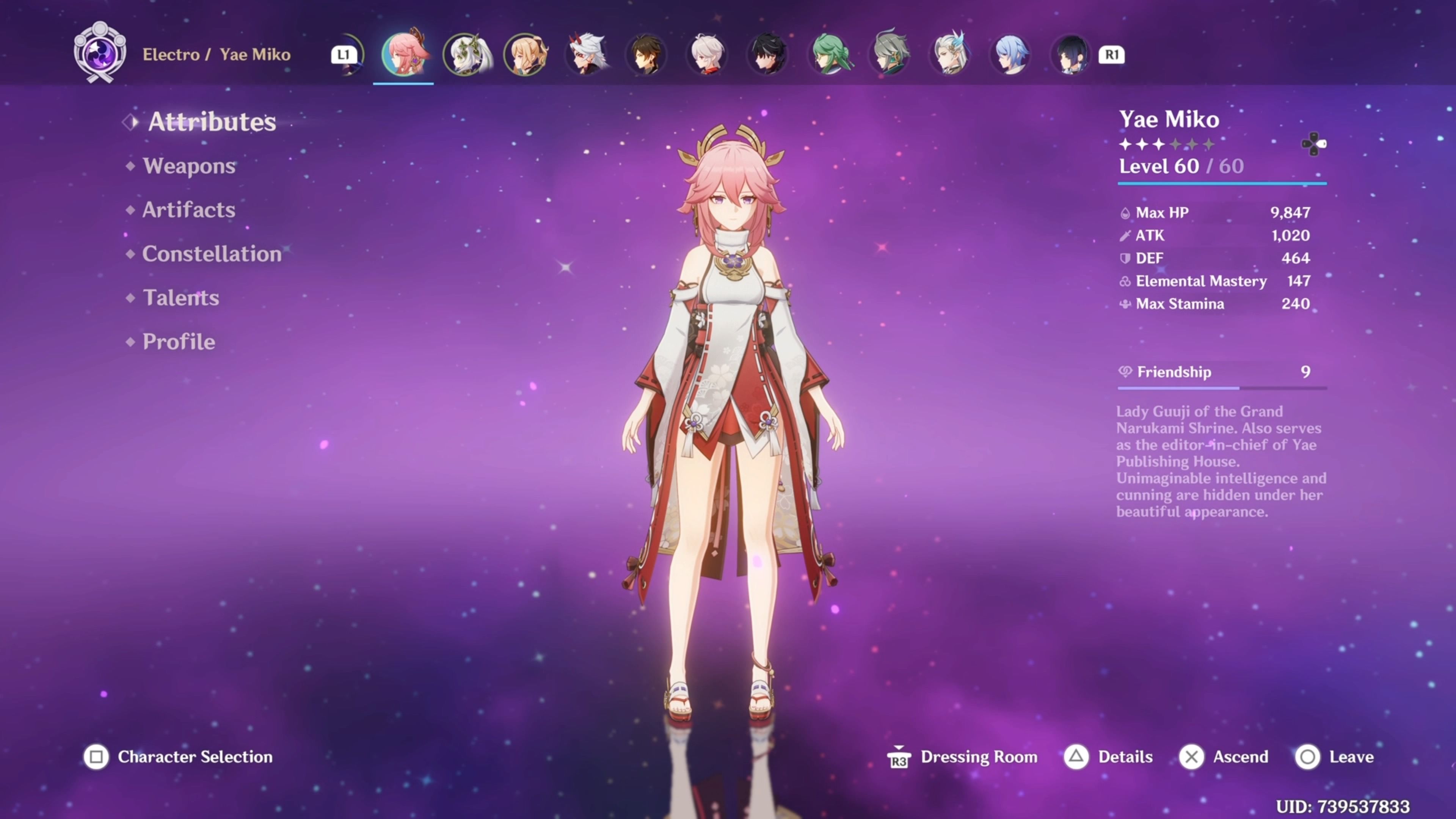1456x819 pixels.
Task: Select Arataki Itto's character portrait
Action: coord(588,55)
